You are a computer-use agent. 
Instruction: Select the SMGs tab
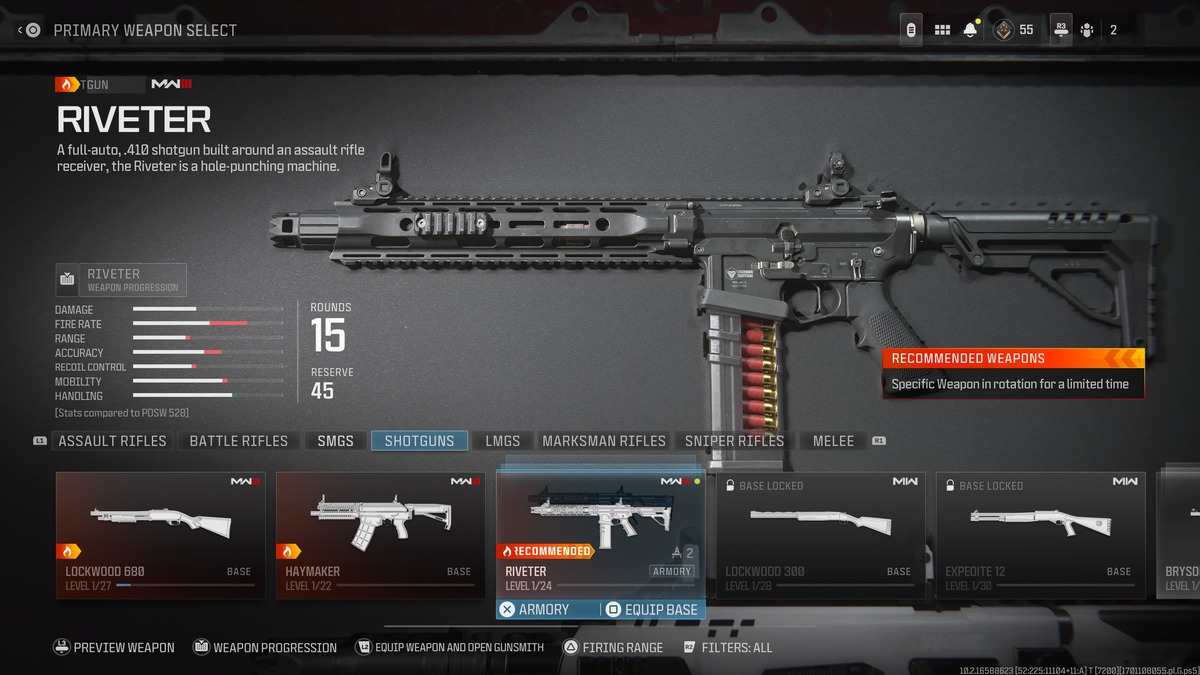[335, 441]
